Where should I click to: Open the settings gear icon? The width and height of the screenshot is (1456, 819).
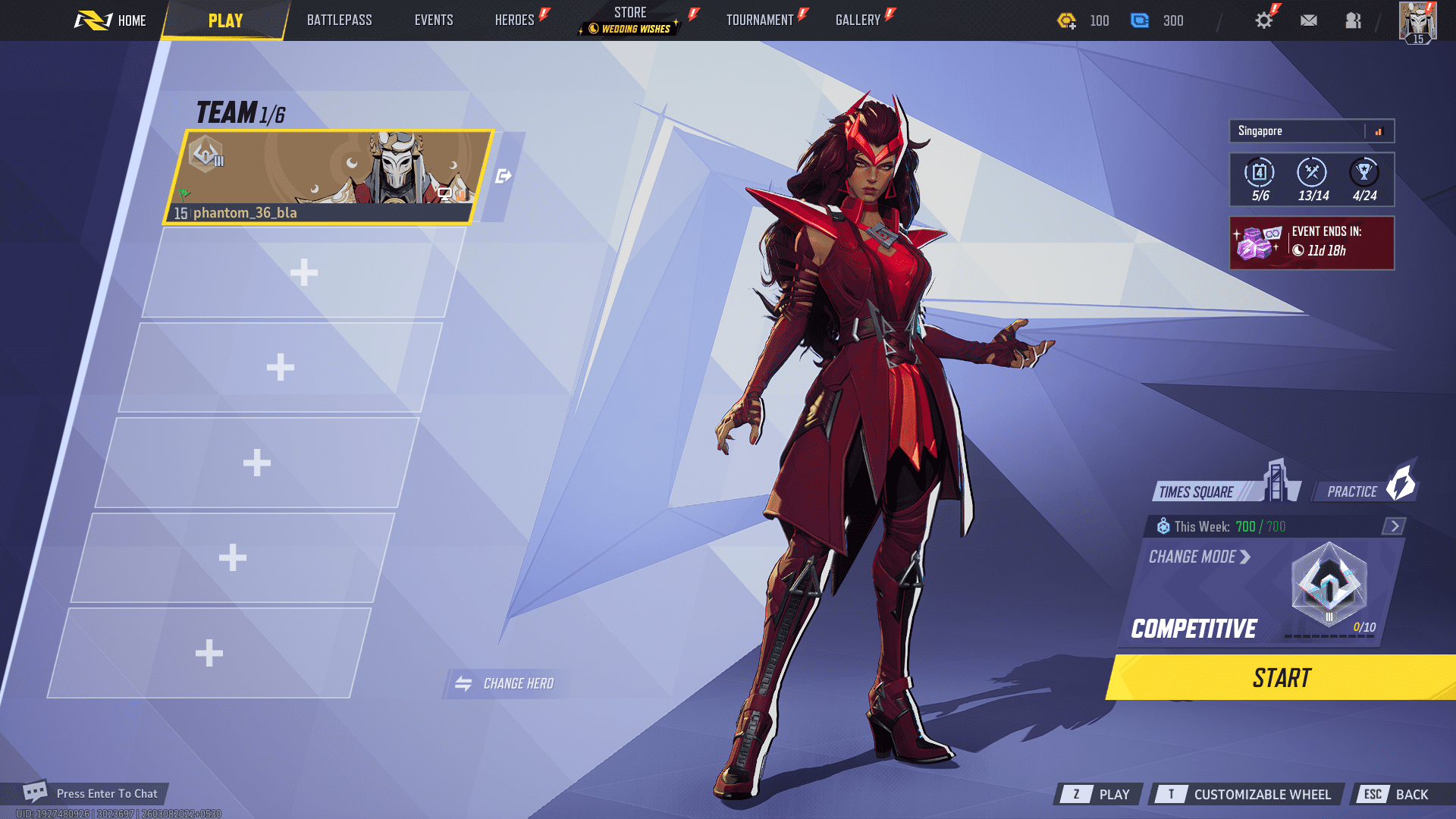[x=1263, y=20]
